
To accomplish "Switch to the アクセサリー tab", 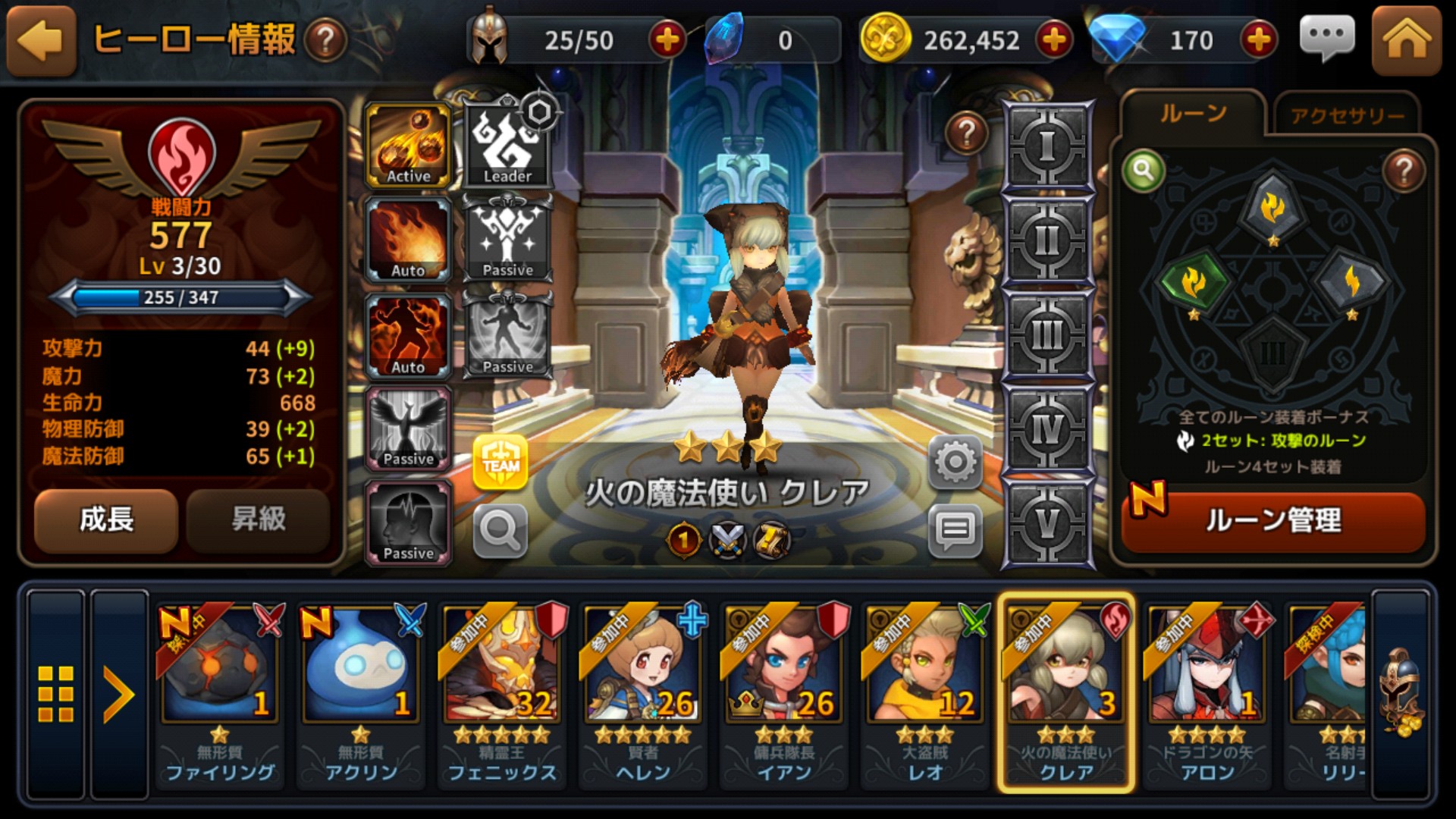I will coord(1347,115).
